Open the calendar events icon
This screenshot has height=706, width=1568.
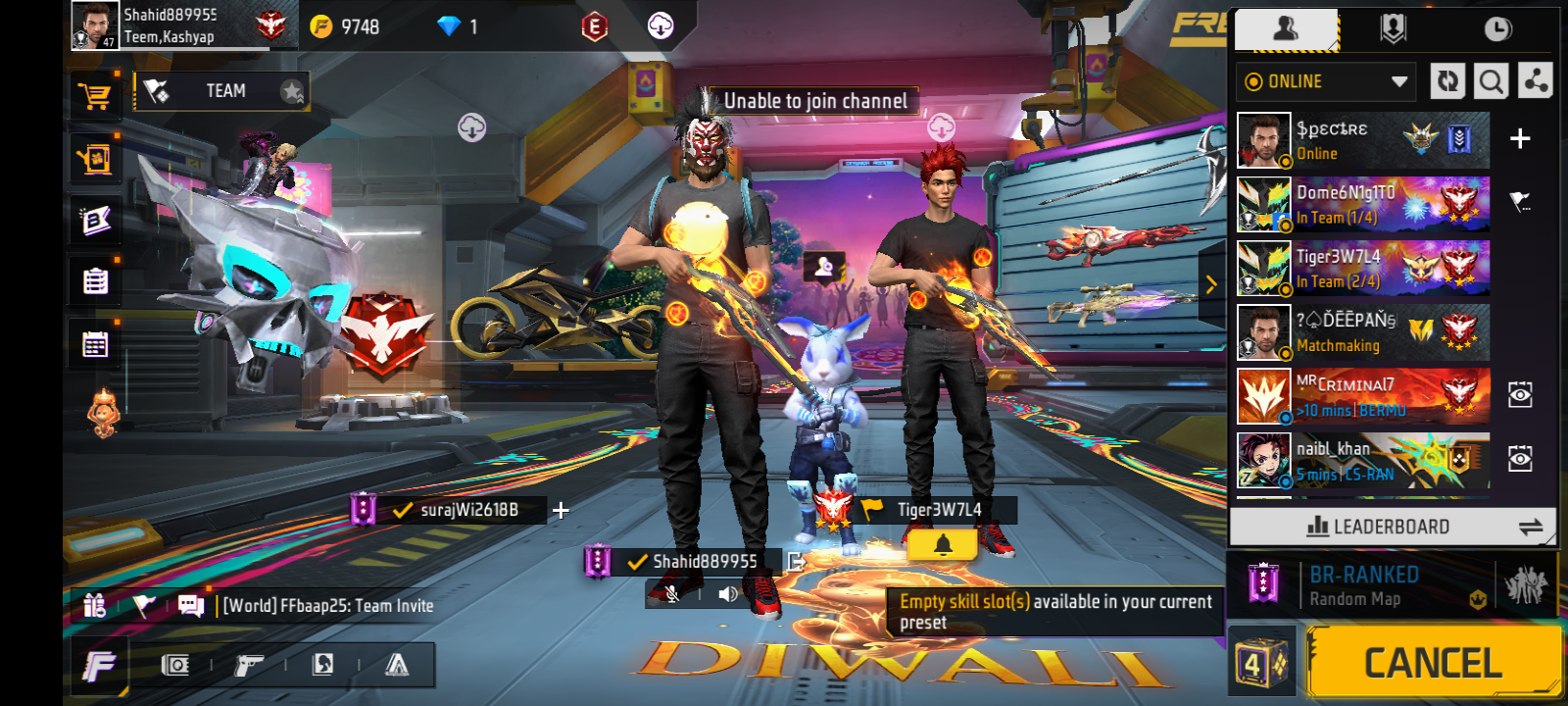pos(96,345)
